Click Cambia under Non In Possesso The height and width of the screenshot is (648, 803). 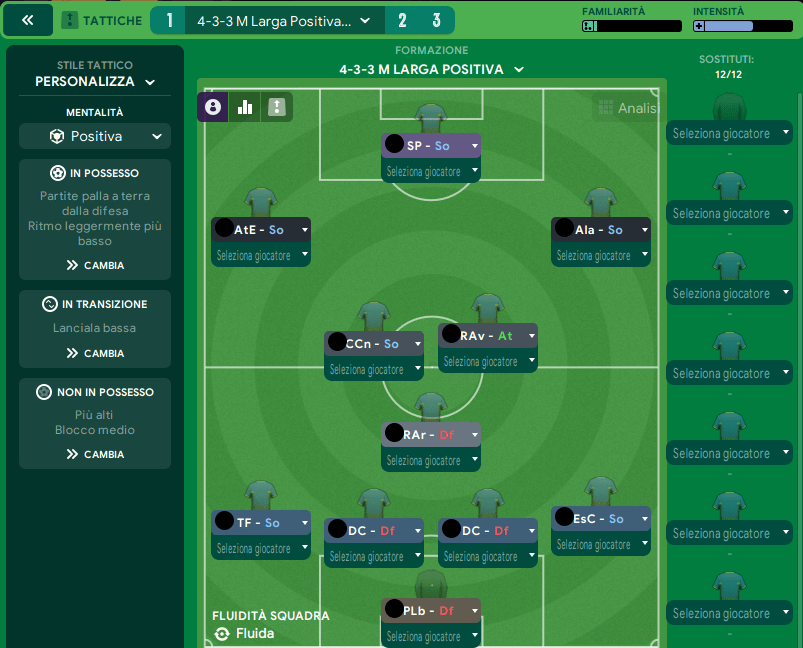click(95, 454)
